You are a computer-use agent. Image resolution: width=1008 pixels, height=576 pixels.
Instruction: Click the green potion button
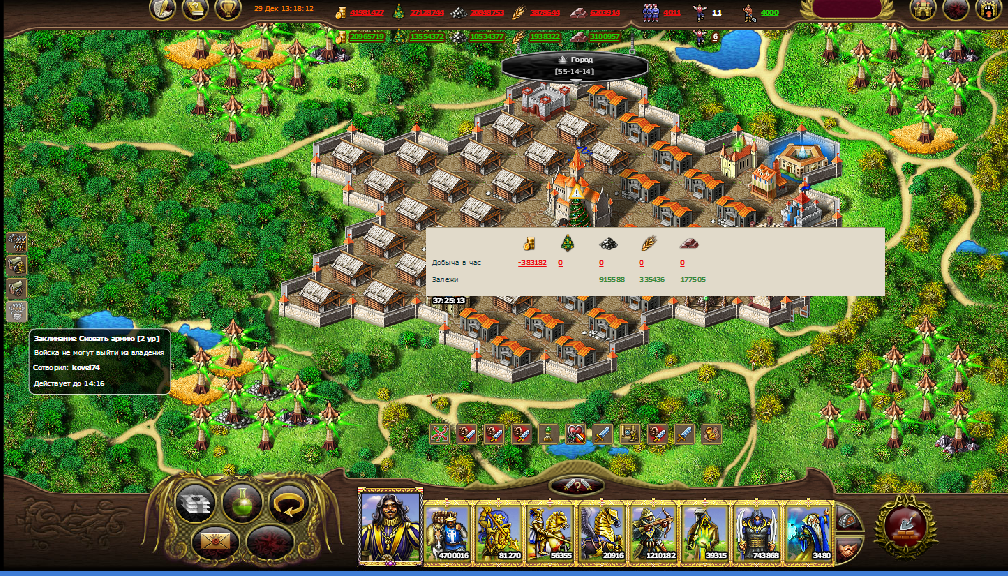click(243, 502)
